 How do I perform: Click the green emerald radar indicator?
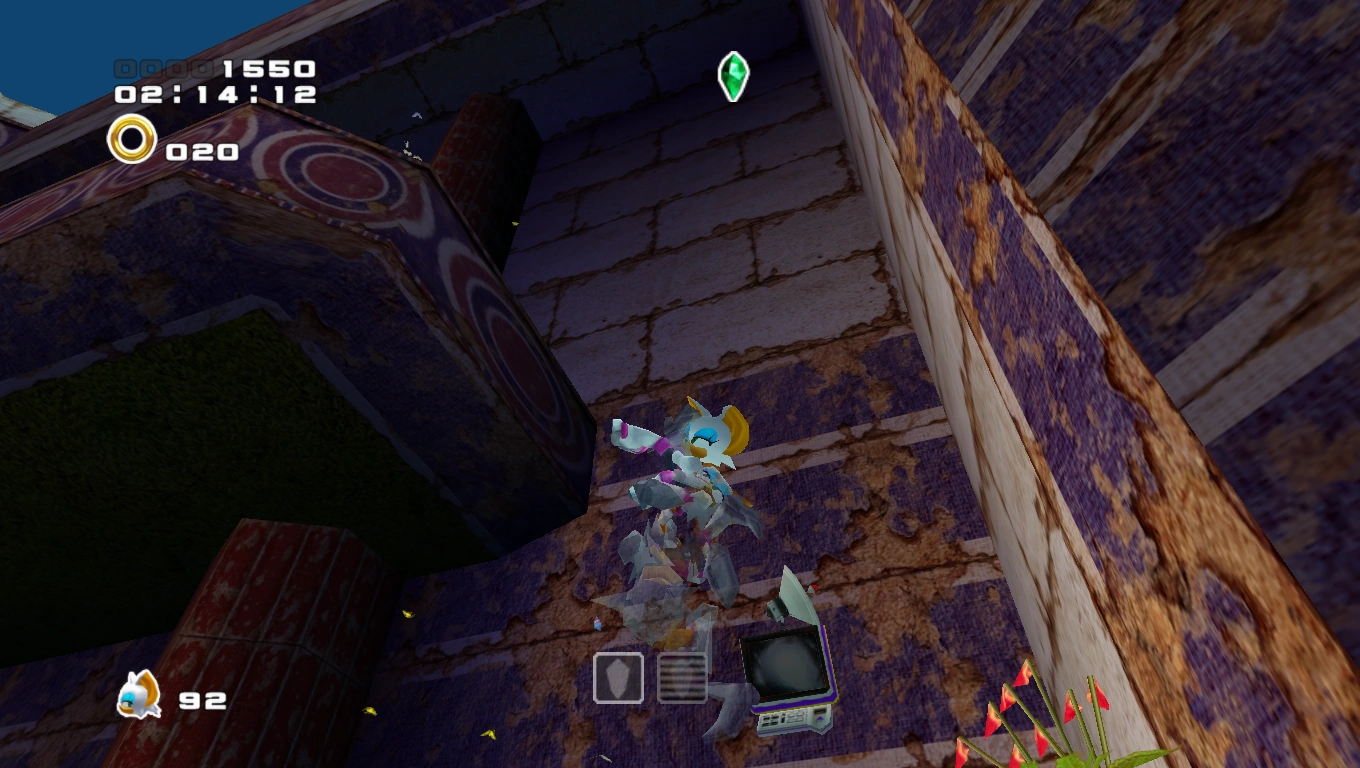coord(733,76)
